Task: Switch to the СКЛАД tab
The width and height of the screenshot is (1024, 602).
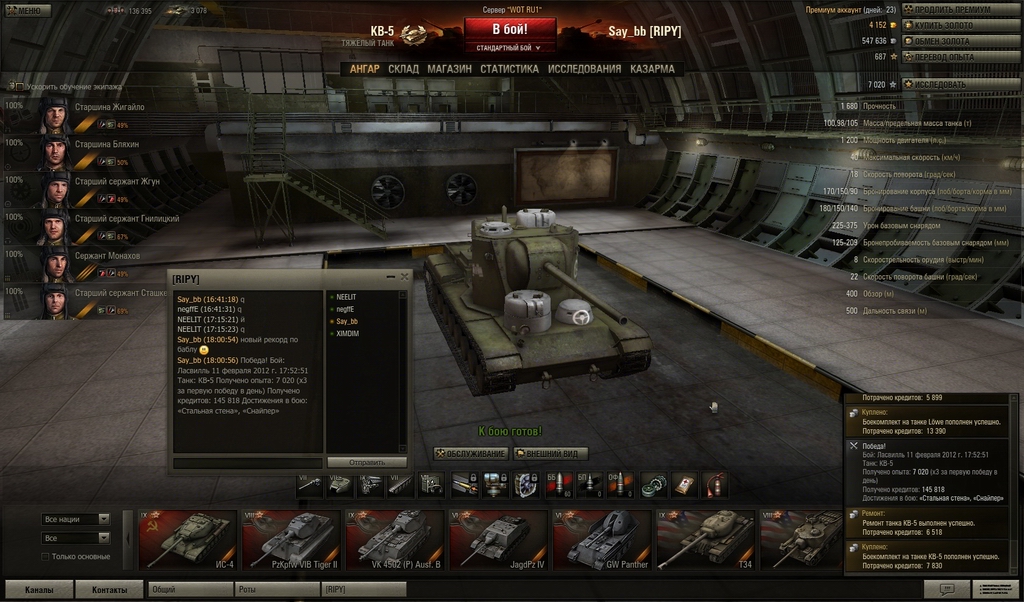Action: pyautogui.click(x=403, y=69)
